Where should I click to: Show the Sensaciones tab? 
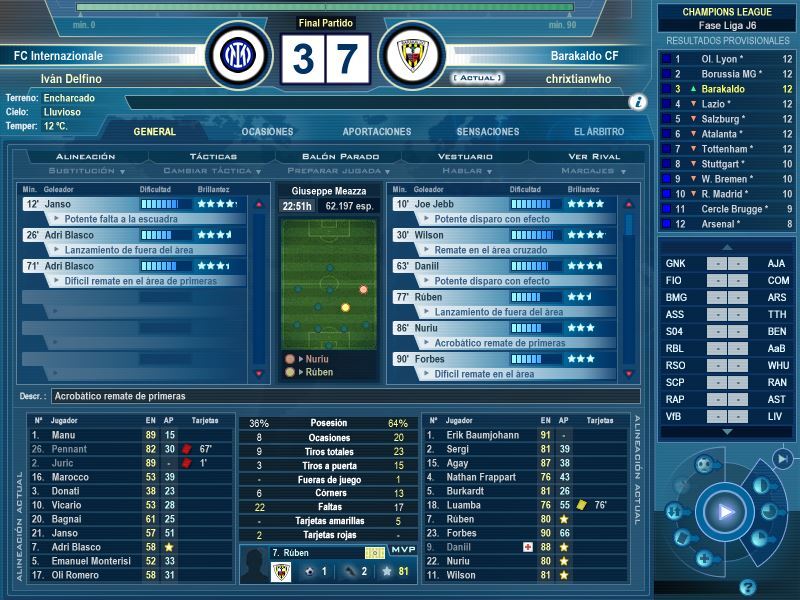tap(488, 132)
